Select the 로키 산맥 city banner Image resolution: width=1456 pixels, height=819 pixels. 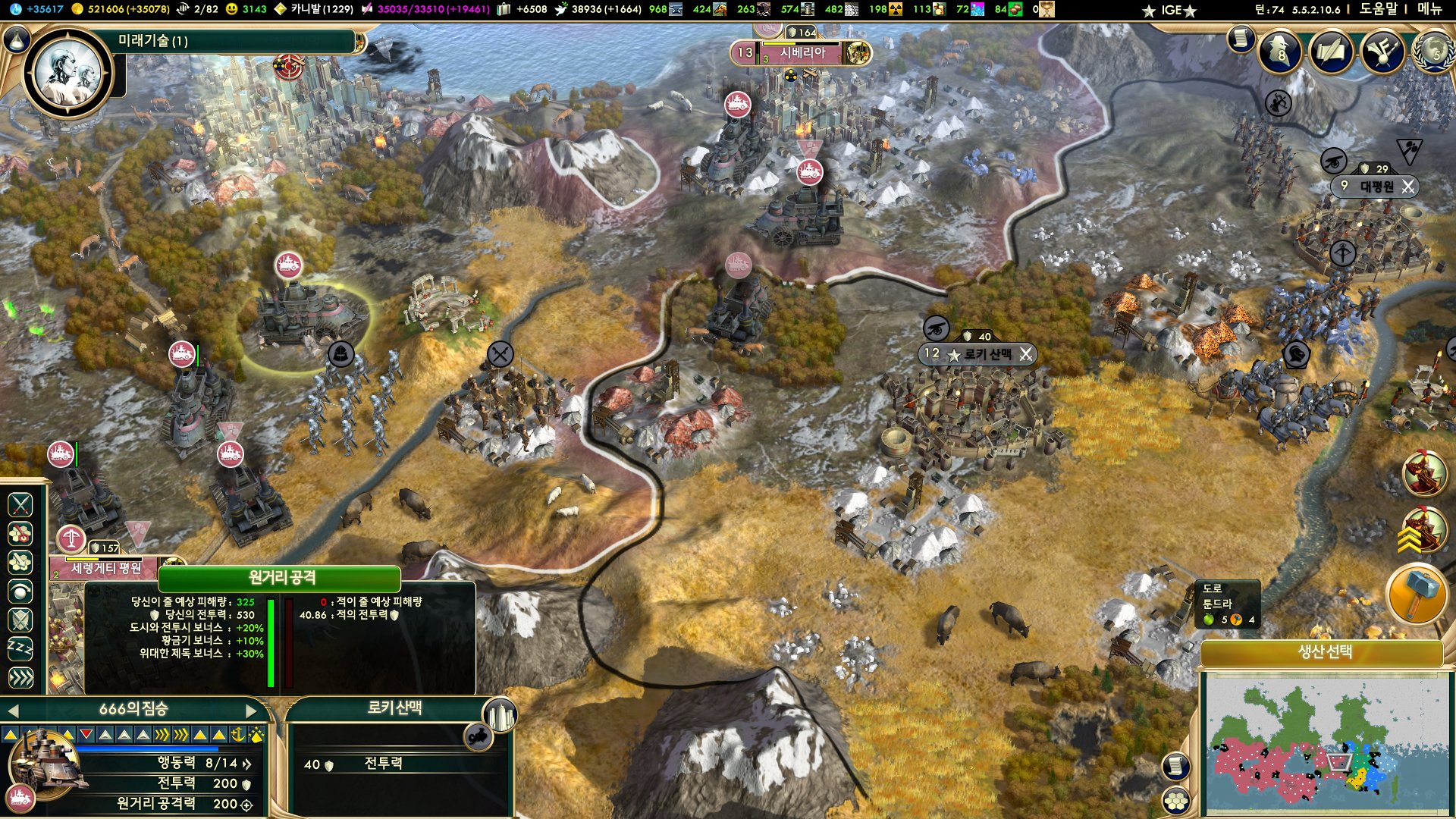(977, 354)
